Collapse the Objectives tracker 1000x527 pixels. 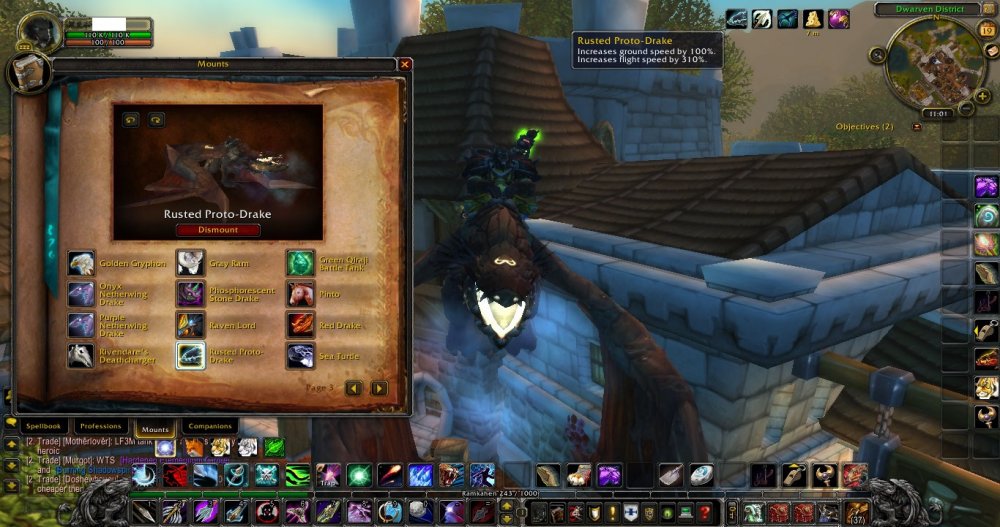[917, 128]
